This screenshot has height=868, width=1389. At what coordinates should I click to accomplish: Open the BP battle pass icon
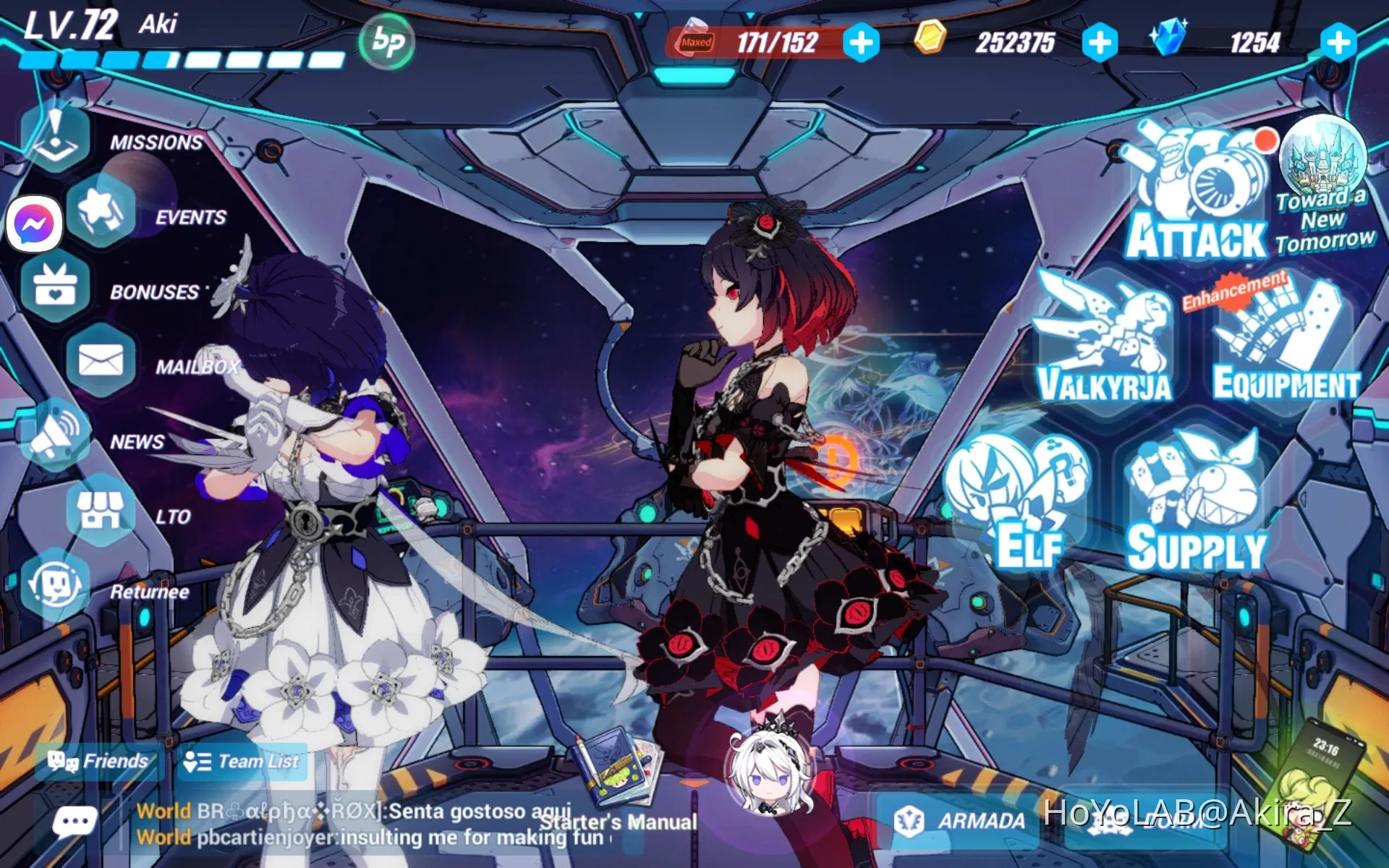point(387,41)
